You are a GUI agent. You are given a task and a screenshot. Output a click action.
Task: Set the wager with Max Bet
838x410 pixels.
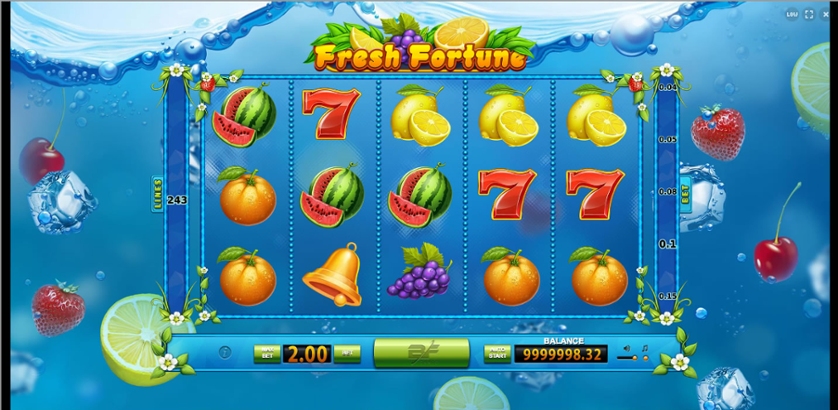tap(266, 353)
